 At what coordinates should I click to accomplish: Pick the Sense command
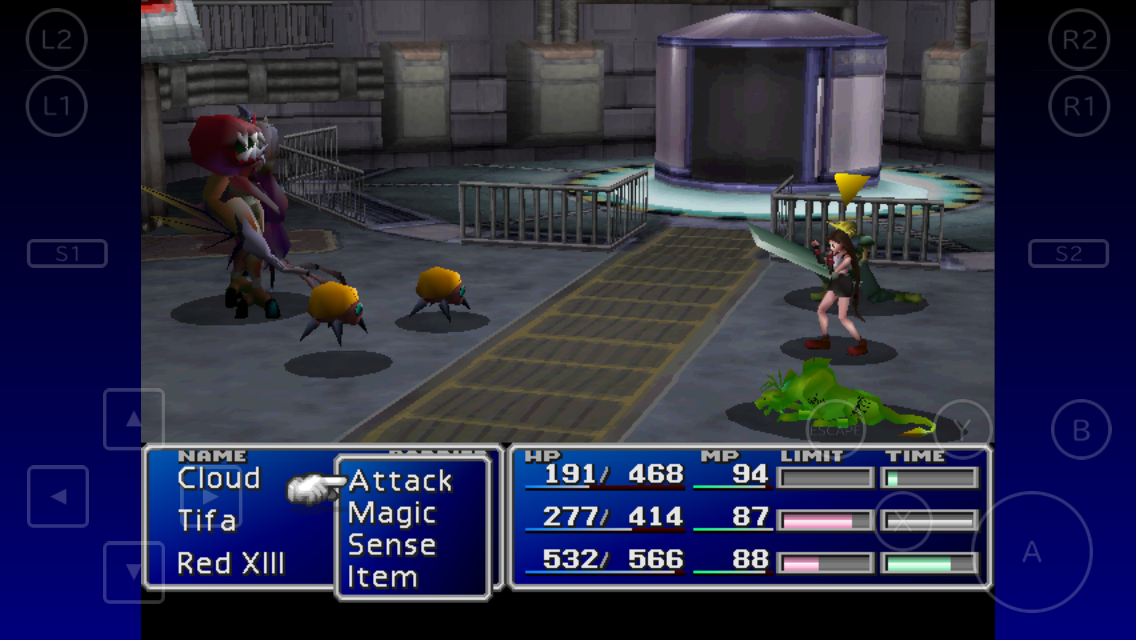tap(392, 546)
